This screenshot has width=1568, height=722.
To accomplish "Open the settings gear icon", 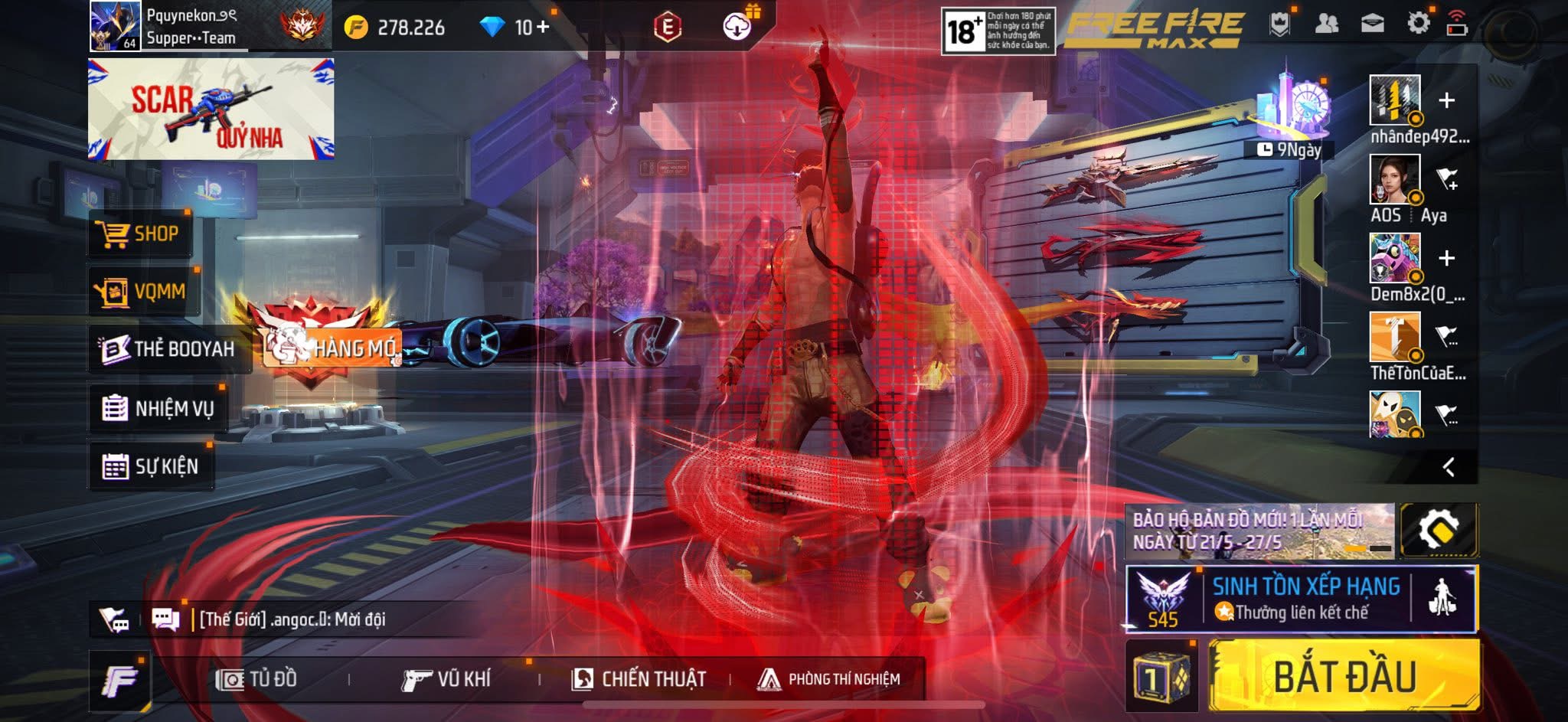I will click(x=1418, y=24).
